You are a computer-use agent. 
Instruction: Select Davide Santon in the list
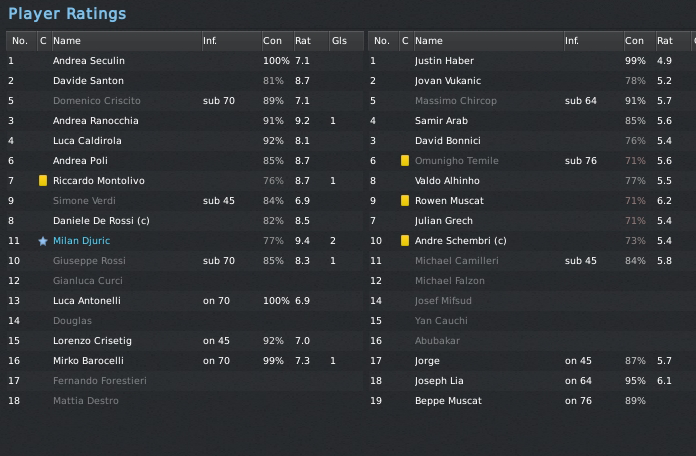pyautogui.click(x=88, y=81)
